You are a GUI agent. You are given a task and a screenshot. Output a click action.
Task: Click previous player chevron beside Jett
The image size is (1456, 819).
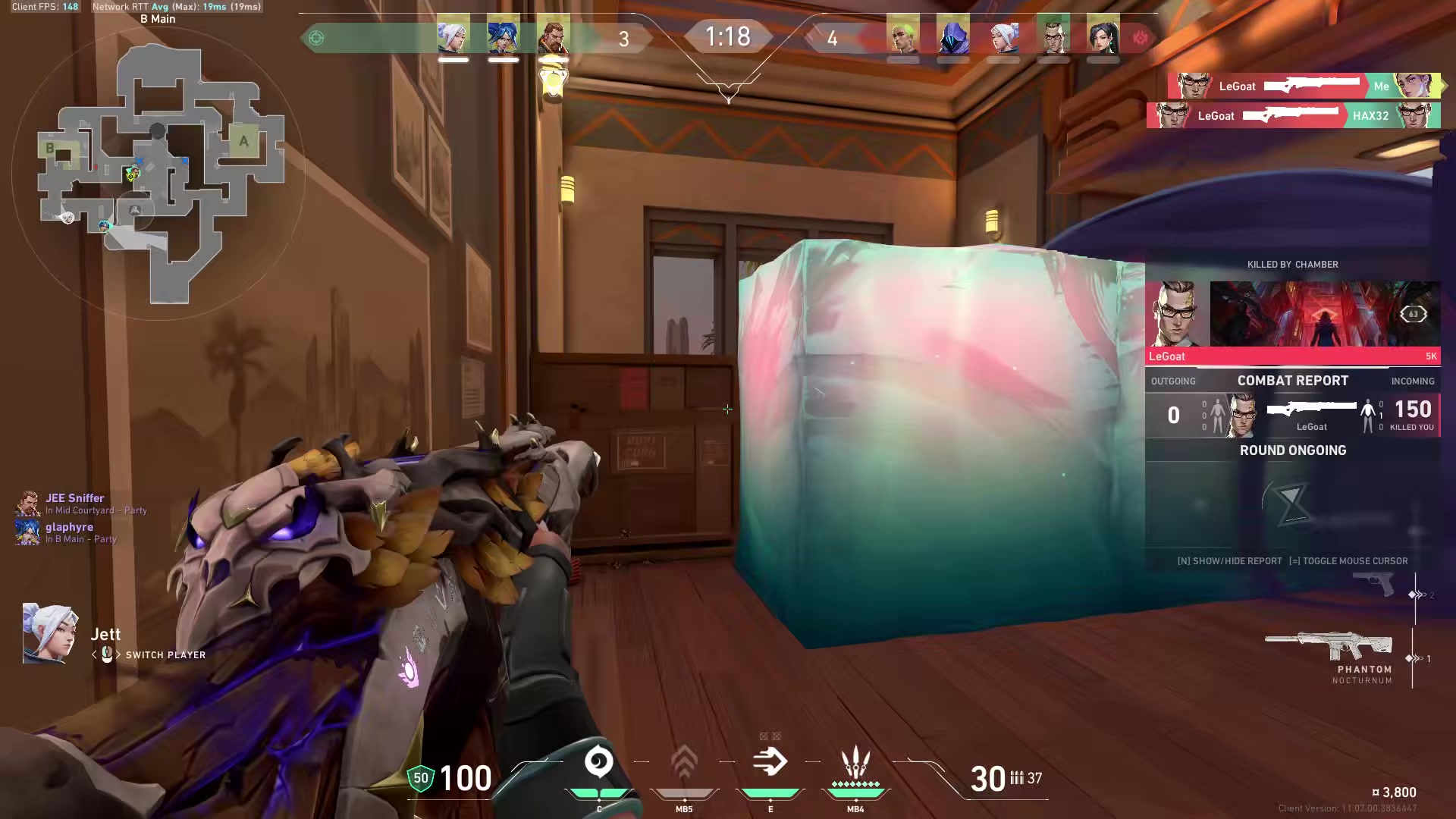[93, 654]
